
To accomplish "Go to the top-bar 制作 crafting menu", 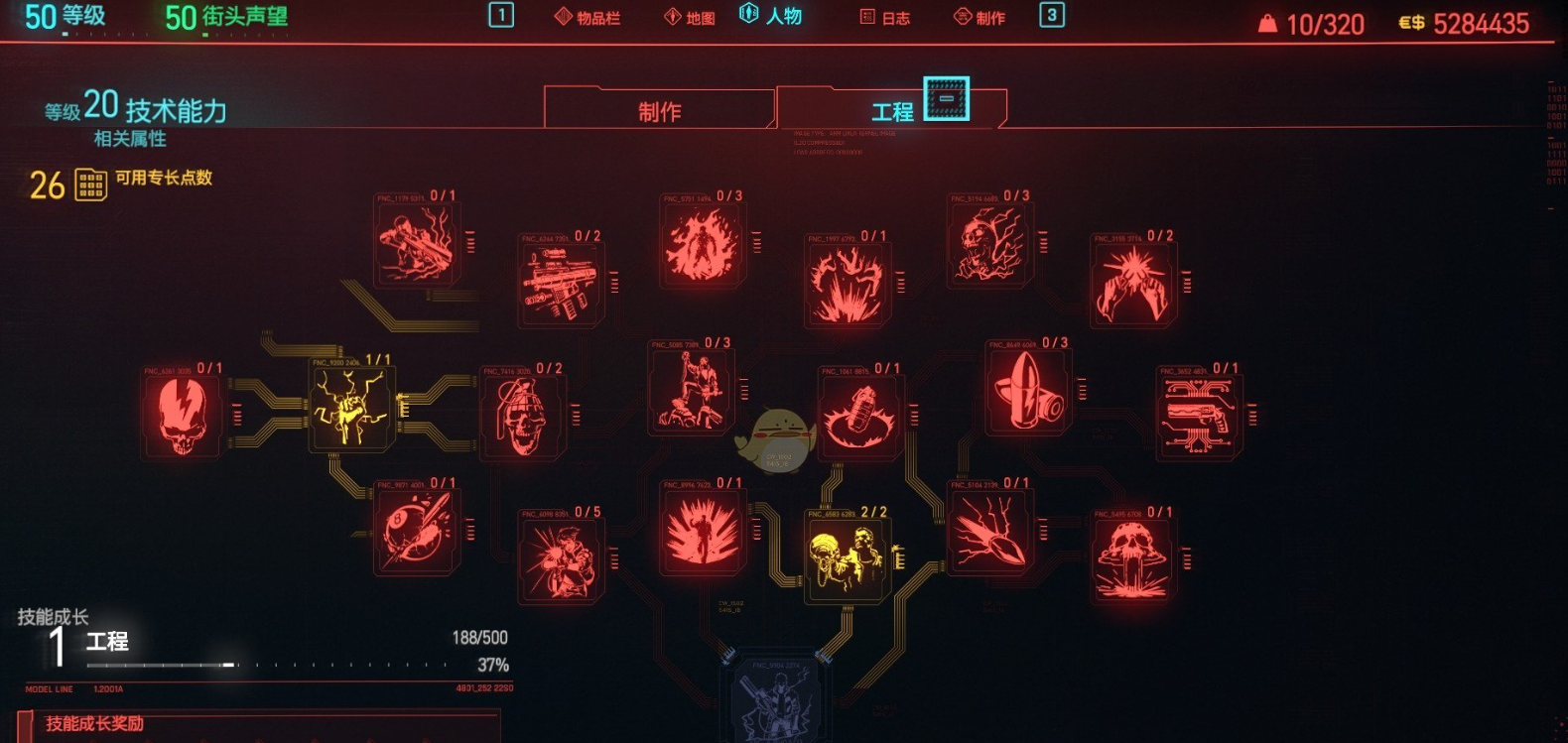I will pos(980,18).
